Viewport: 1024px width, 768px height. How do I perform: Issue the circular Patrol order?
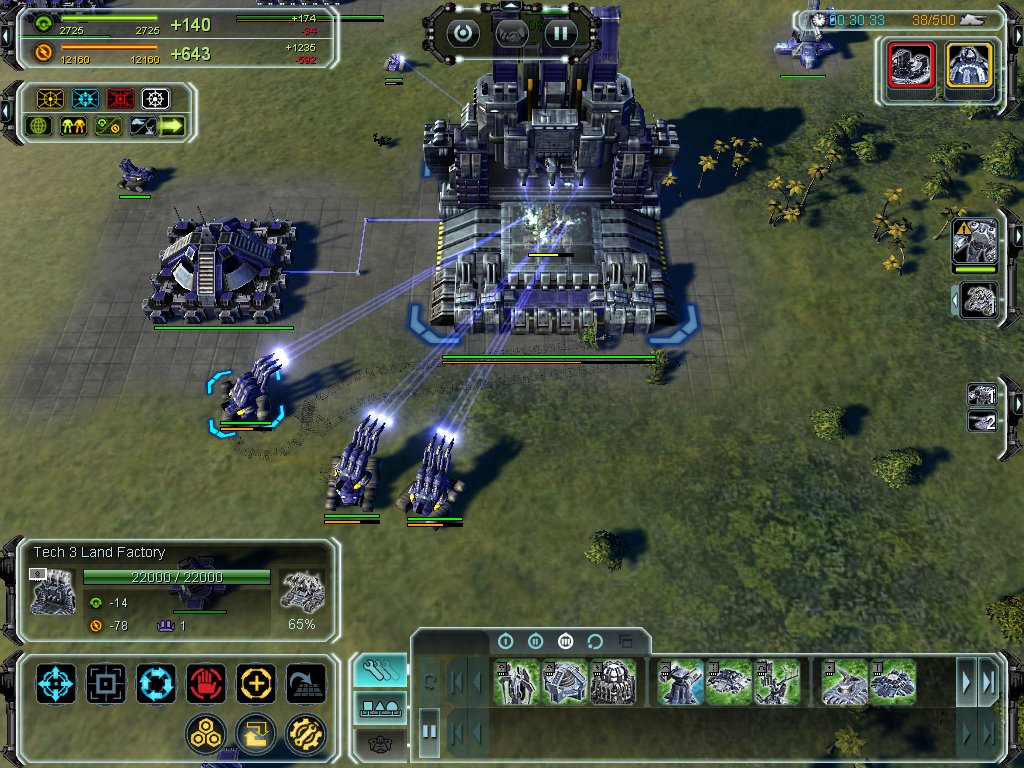[x=156, y=684]
